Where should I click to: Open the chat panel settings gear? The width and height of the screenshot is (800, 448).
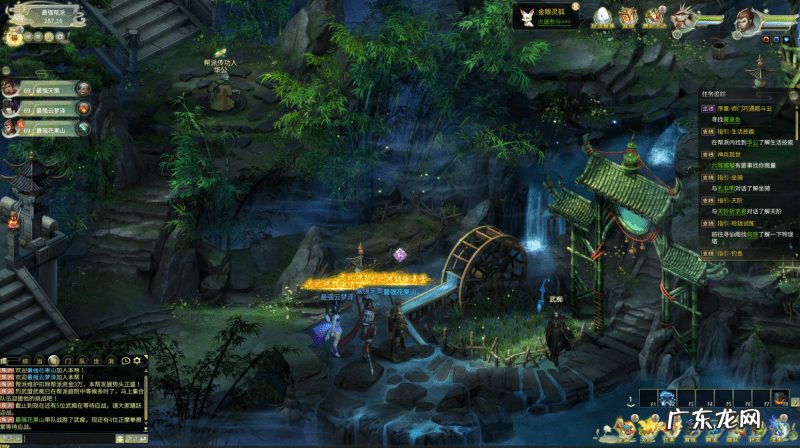tap(136, 359)
